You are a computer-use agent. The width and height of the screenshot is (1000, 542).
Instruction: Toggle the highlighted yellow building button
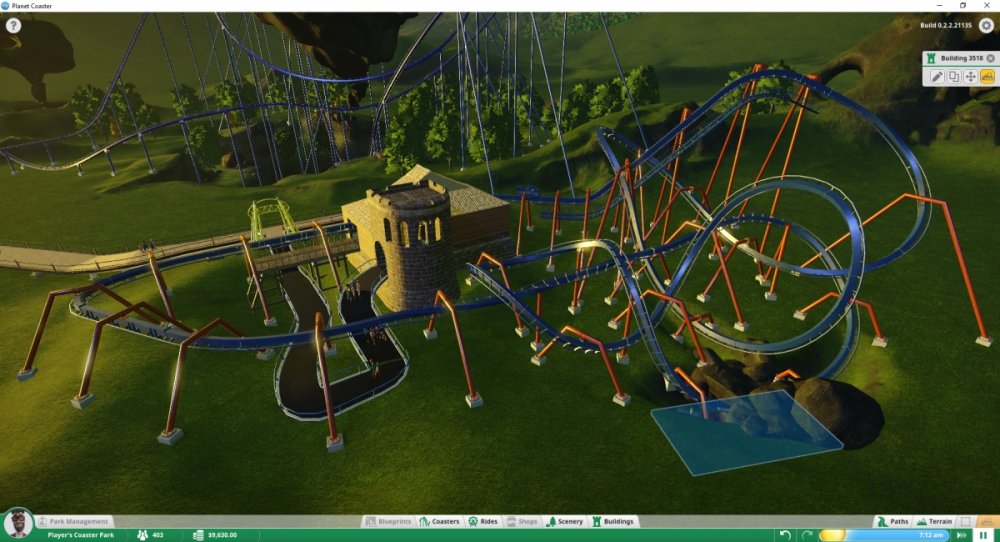coord(987,76)
